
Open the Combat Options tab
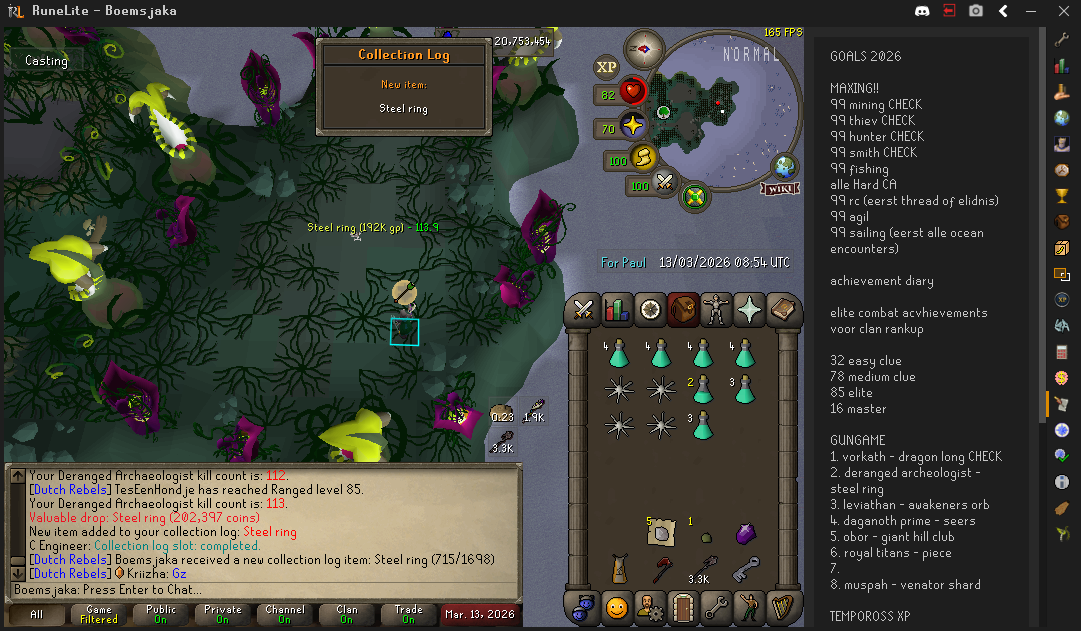[585, 310]
